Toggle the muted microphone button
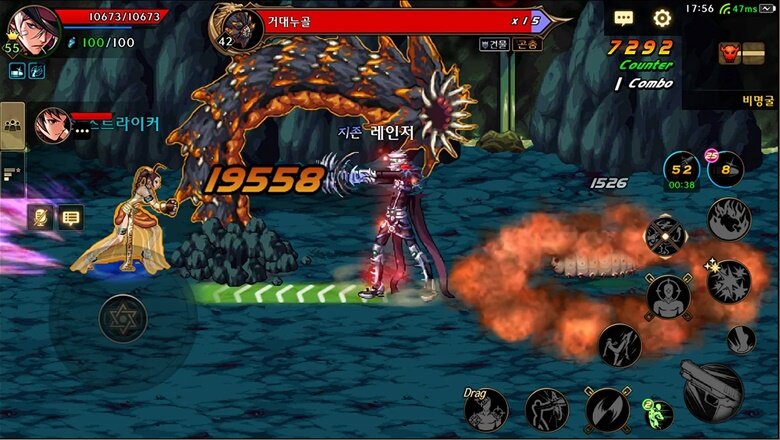 (40, 217)
